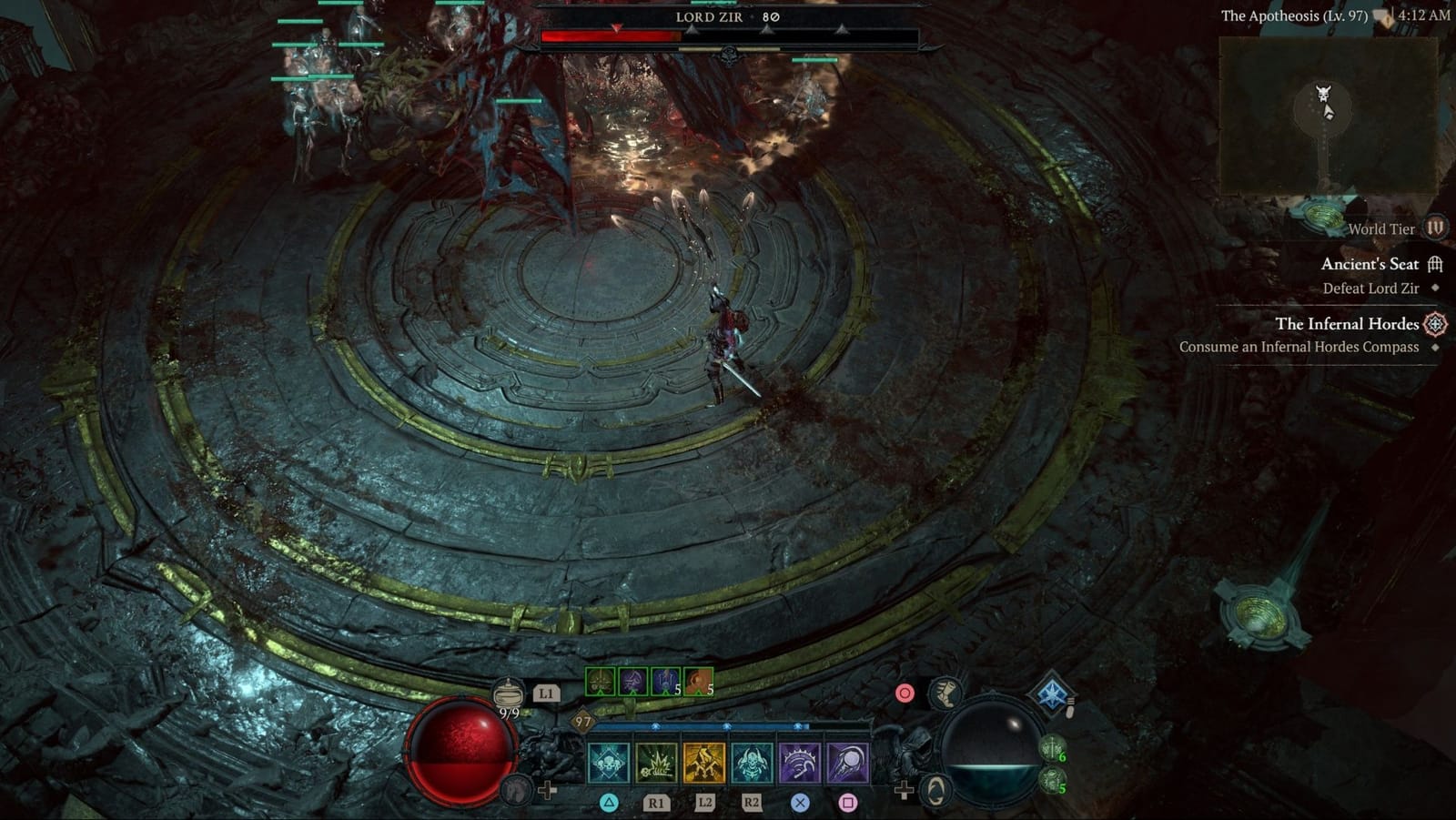Click the Bone Spirit orb skill icon

point(849,764)
